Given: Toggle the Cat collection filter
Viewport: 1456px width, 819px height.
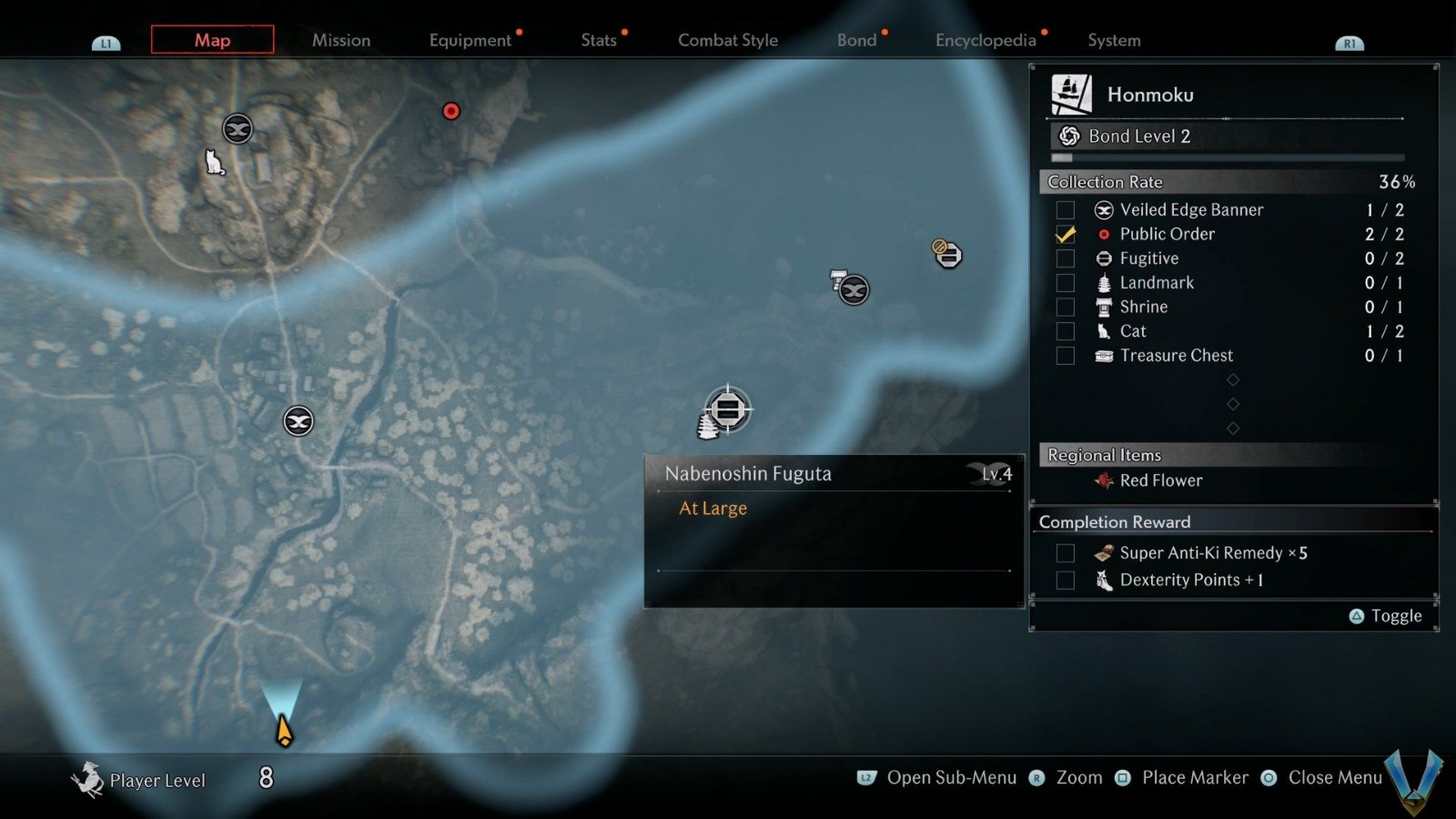Looking at the screenshot, I should (x=1065, y=332).
